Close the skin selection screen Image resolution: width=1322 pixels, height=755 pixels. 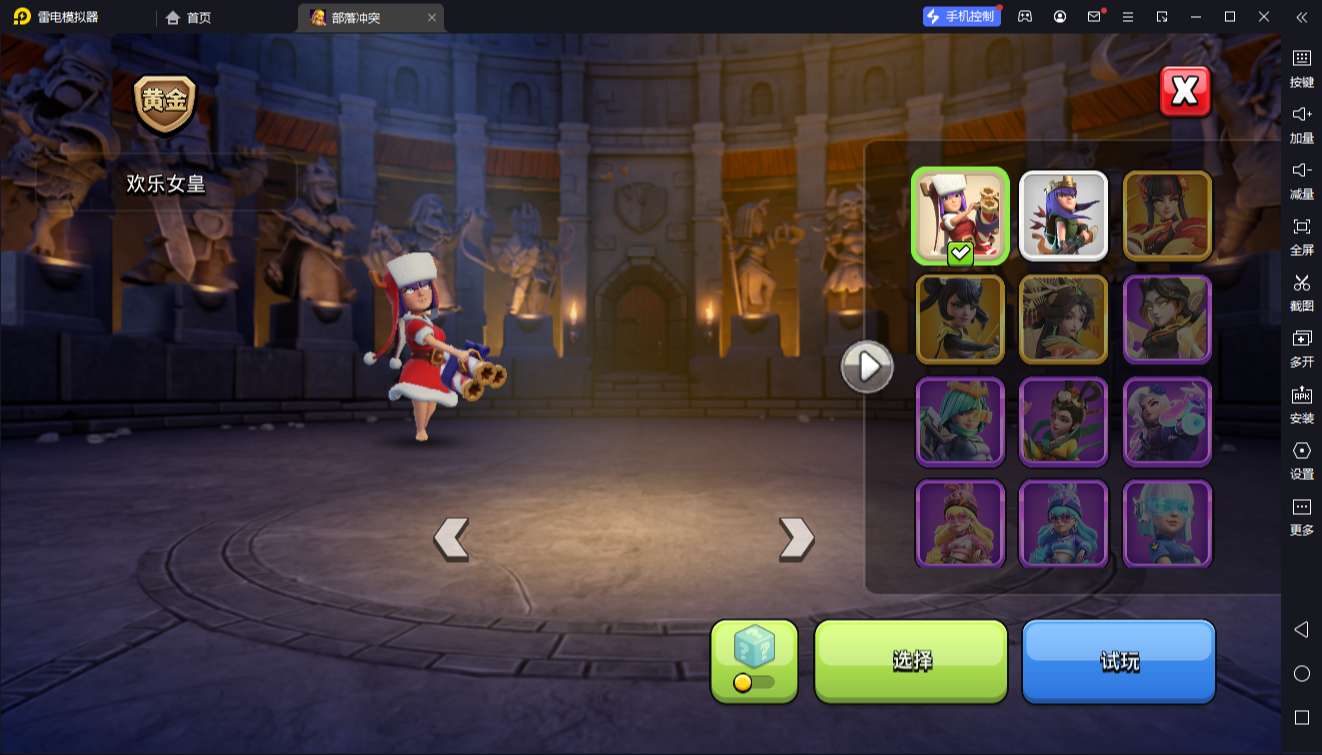1185,92
